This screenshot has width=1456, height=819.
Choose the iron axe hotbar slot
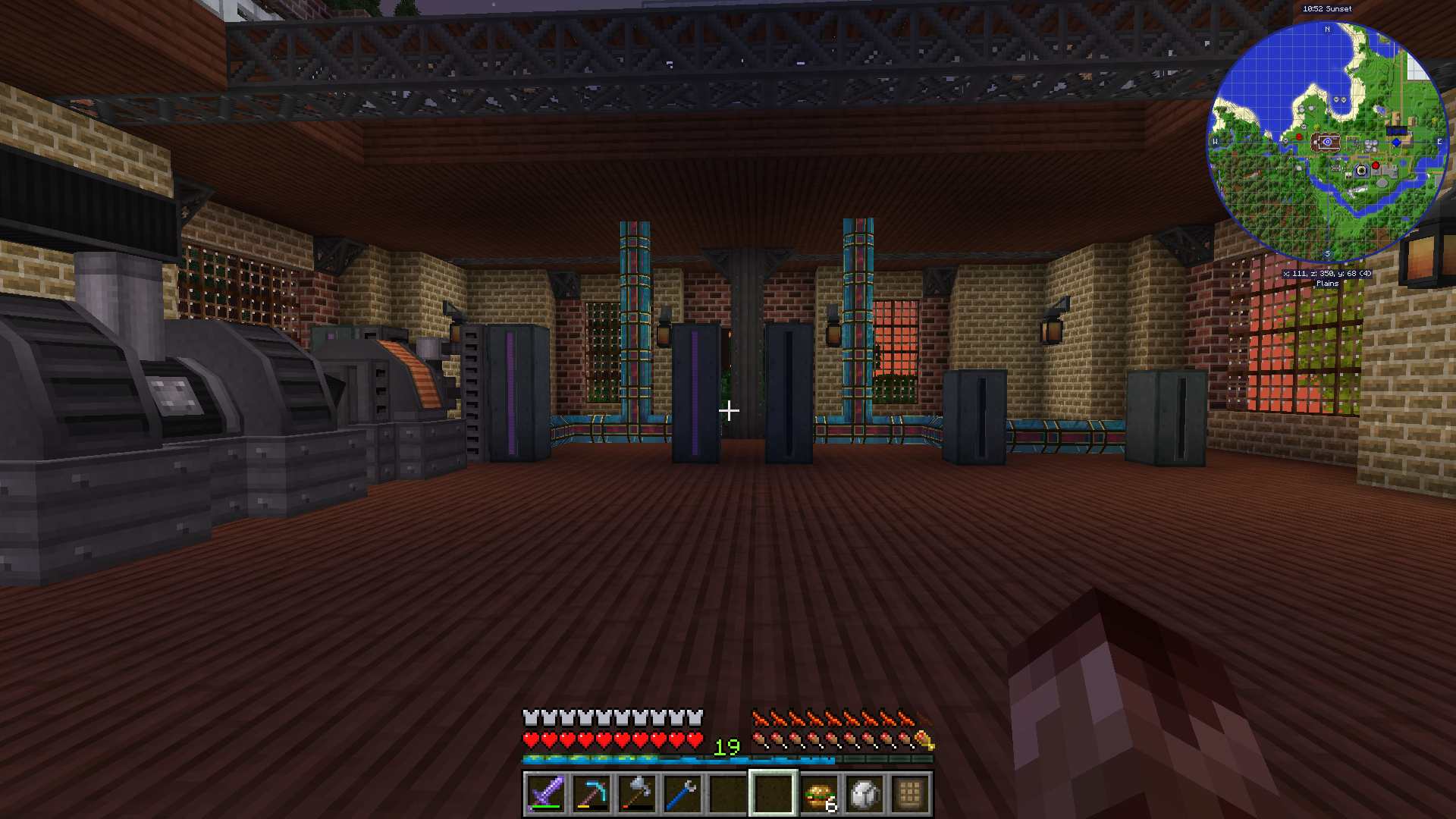[636, 794]
